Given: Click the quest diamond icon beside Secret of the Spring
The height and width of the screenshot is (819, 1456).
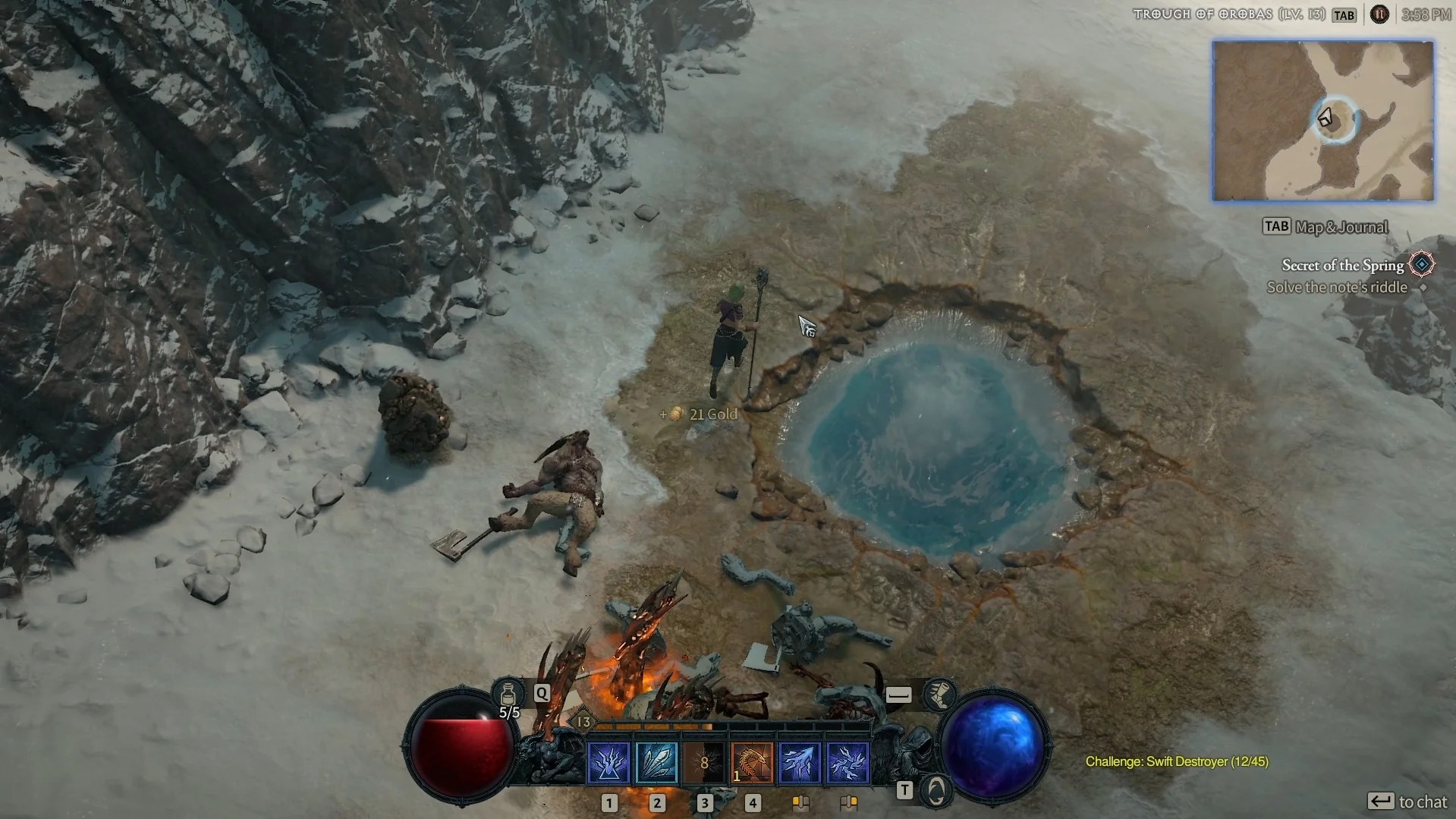Looking at the screenshot, I should (1423, 265).
